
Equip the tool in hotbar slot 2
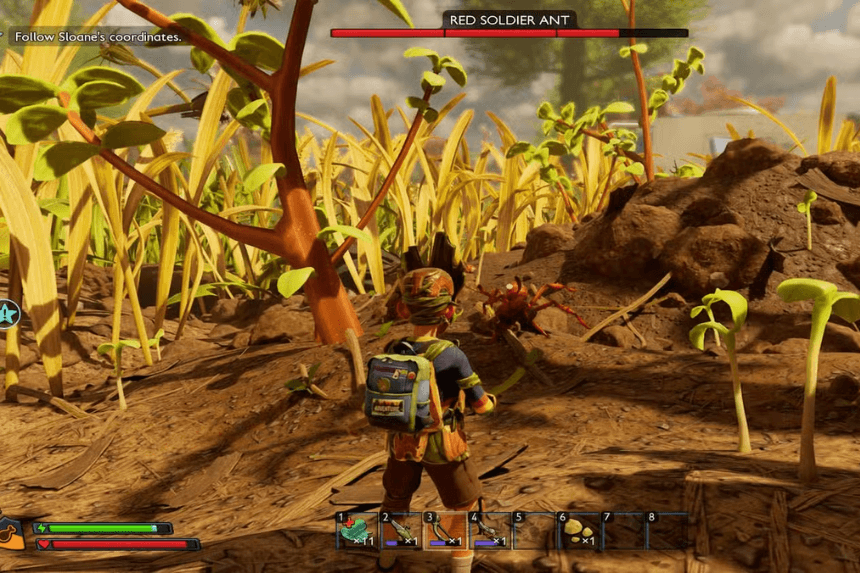(399, 531)
